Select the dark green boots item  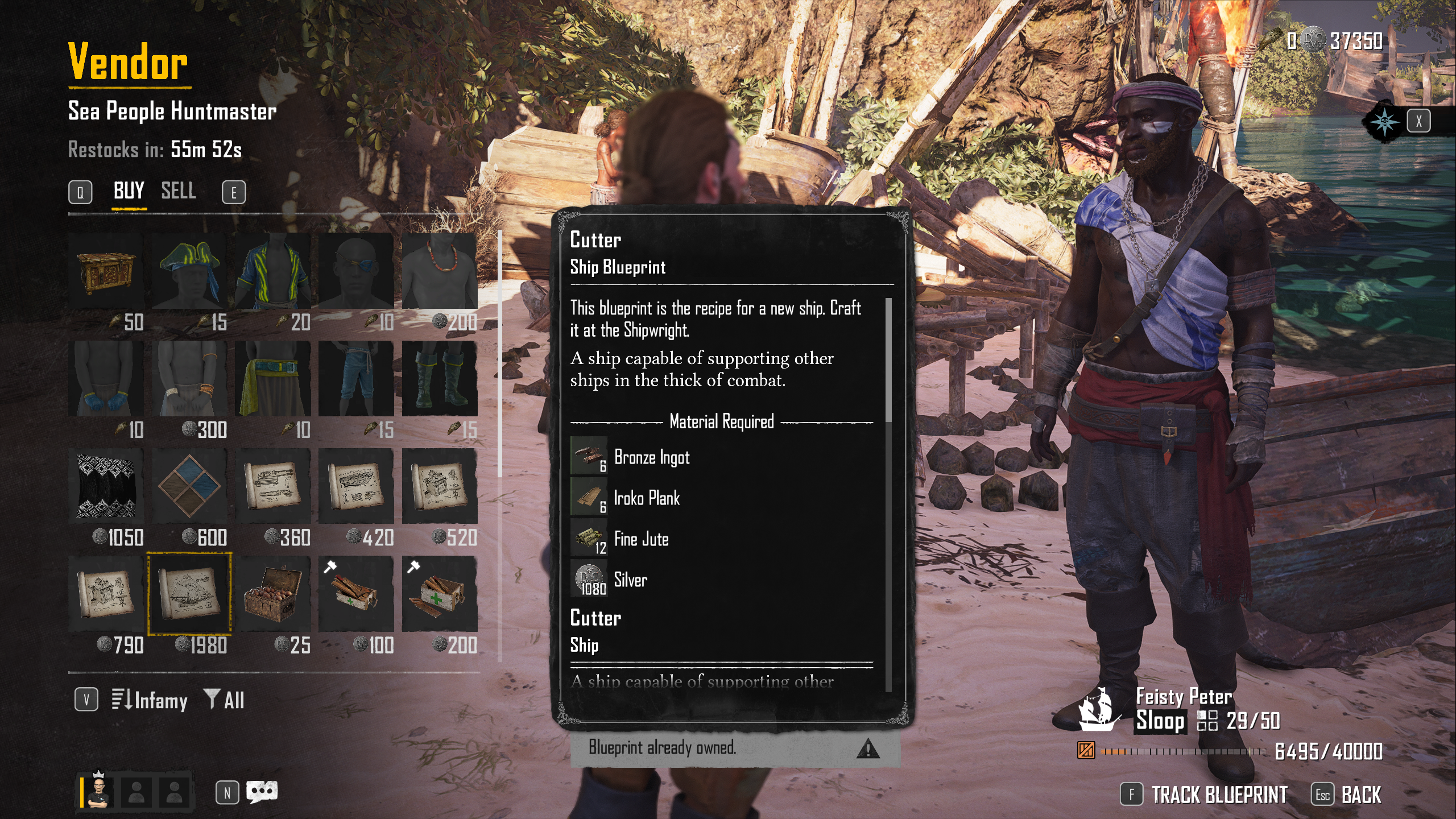pyautogui.click(x=439, y=379)
